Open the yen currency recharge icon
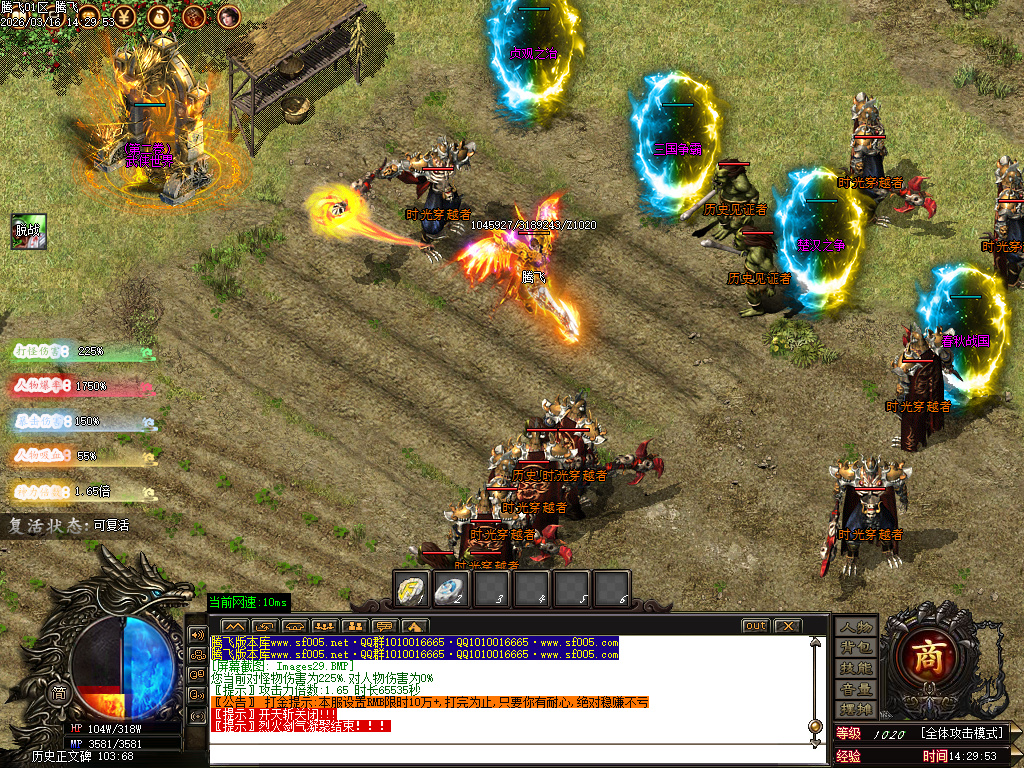This screenshot has height=768, width=1024. point(124,16)
